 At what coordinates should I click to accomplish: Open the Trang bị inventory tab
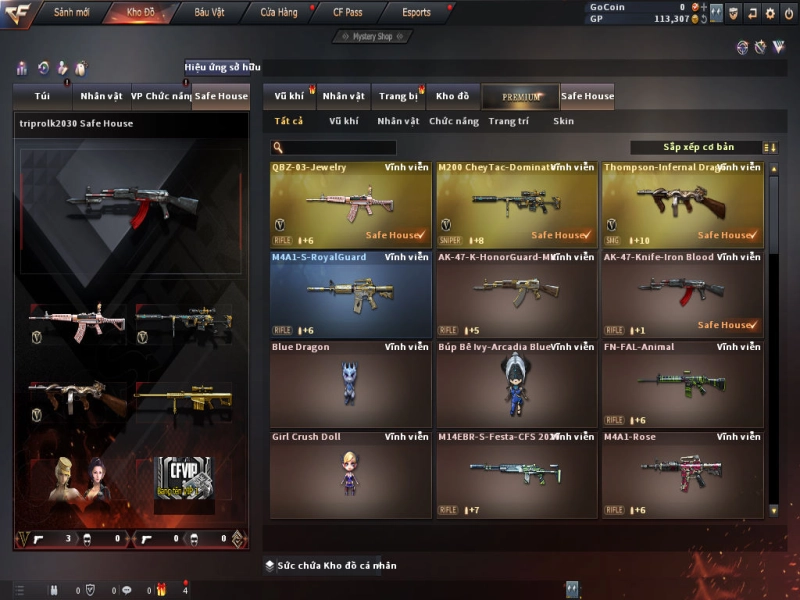point(398,96)
